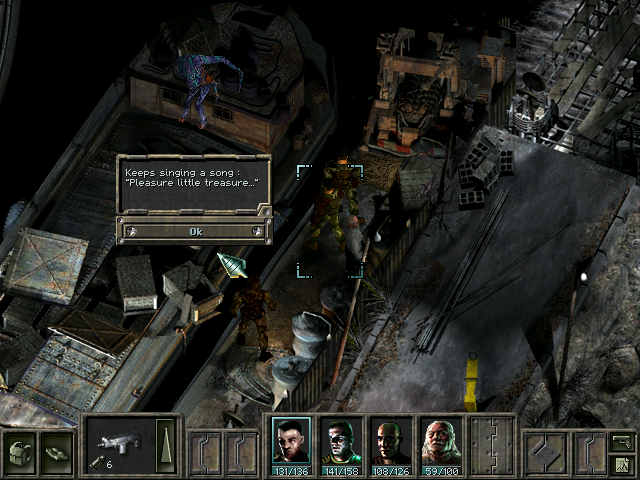This screenshot has width=640, height=480.
Task: Click the small pistol icon button
Action: 621,439
